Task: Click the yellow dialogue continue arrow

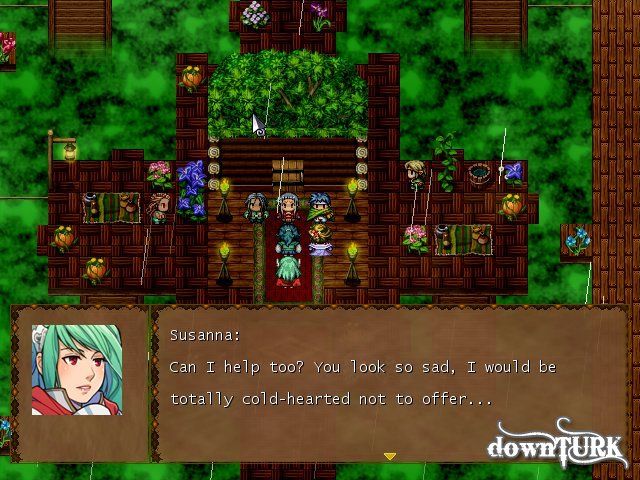Action: [390, 456]
